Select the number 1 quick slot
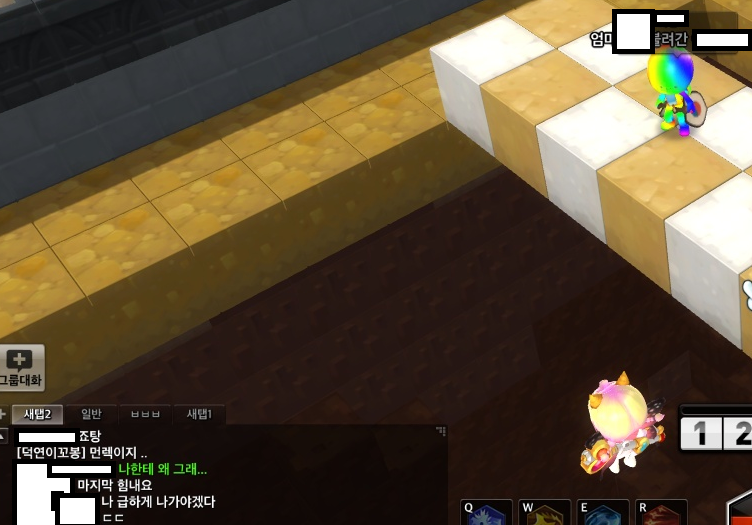 (698, 434)
